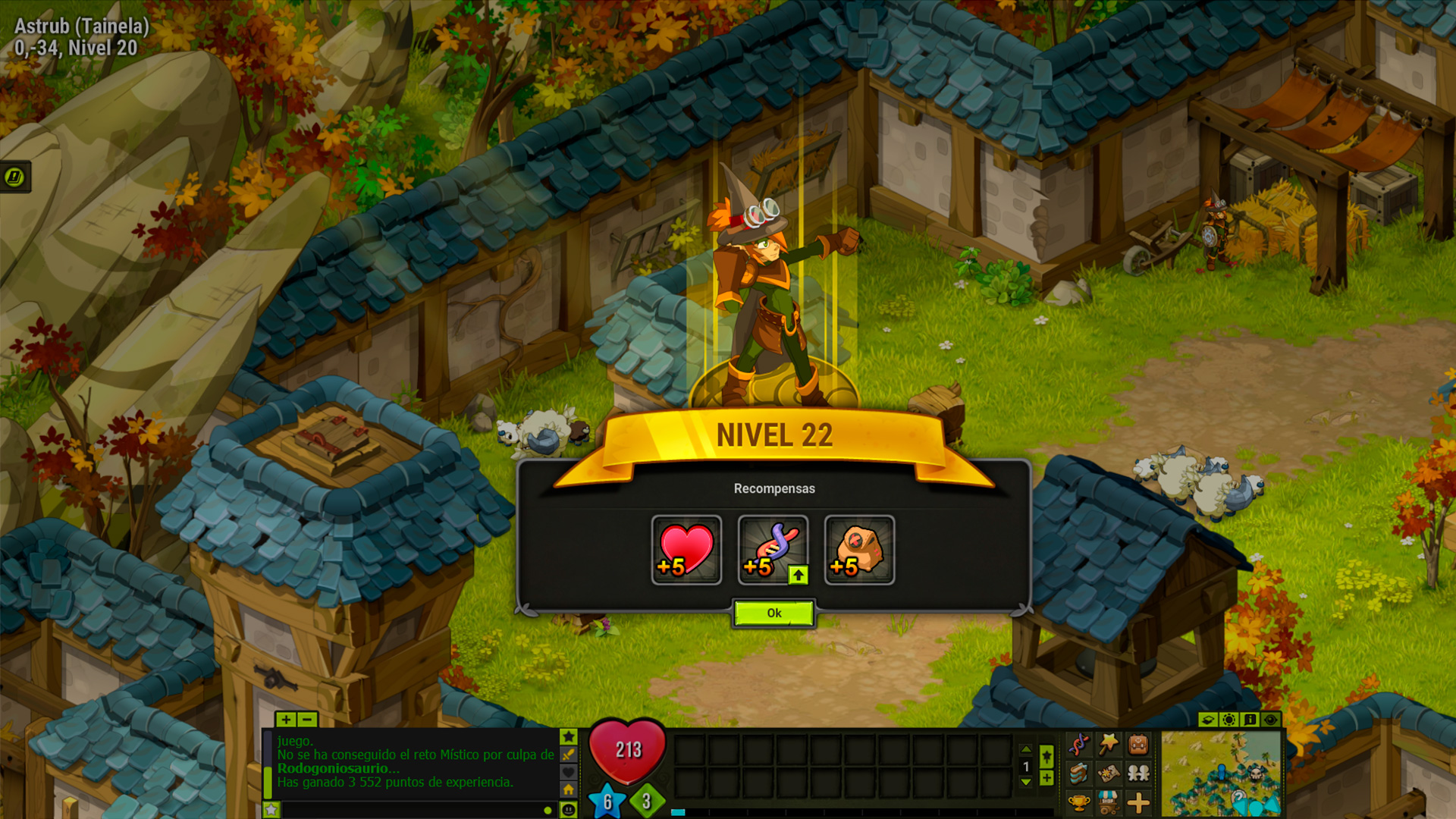1456x819 pixels.
Task: Open the treasure map icon
Action: 1109,773
